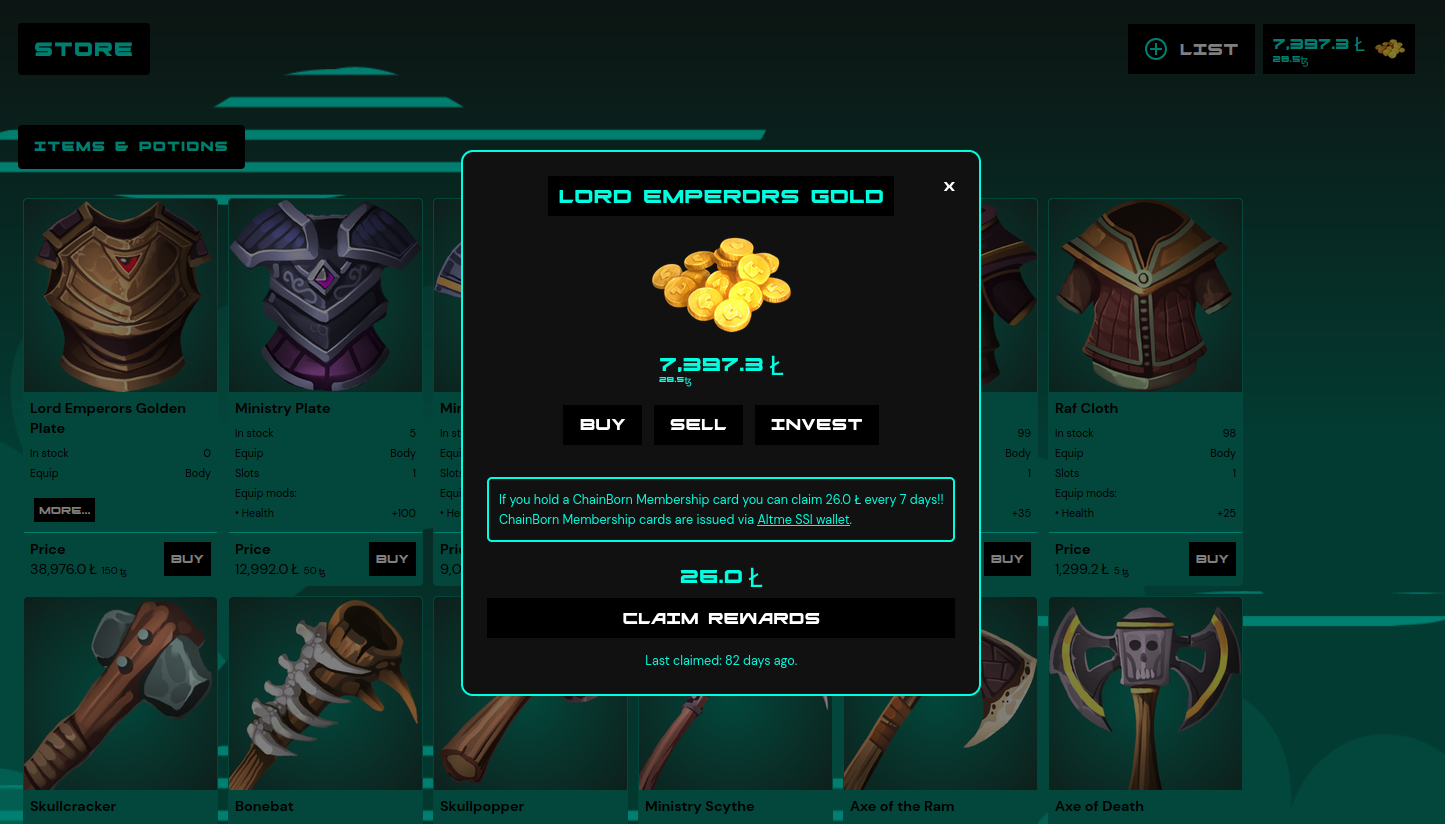The width and height of the screenshot is (1445, 824).
Task: Pick the Skullcracker weapon thumbnail
Action: coord(120,693)
